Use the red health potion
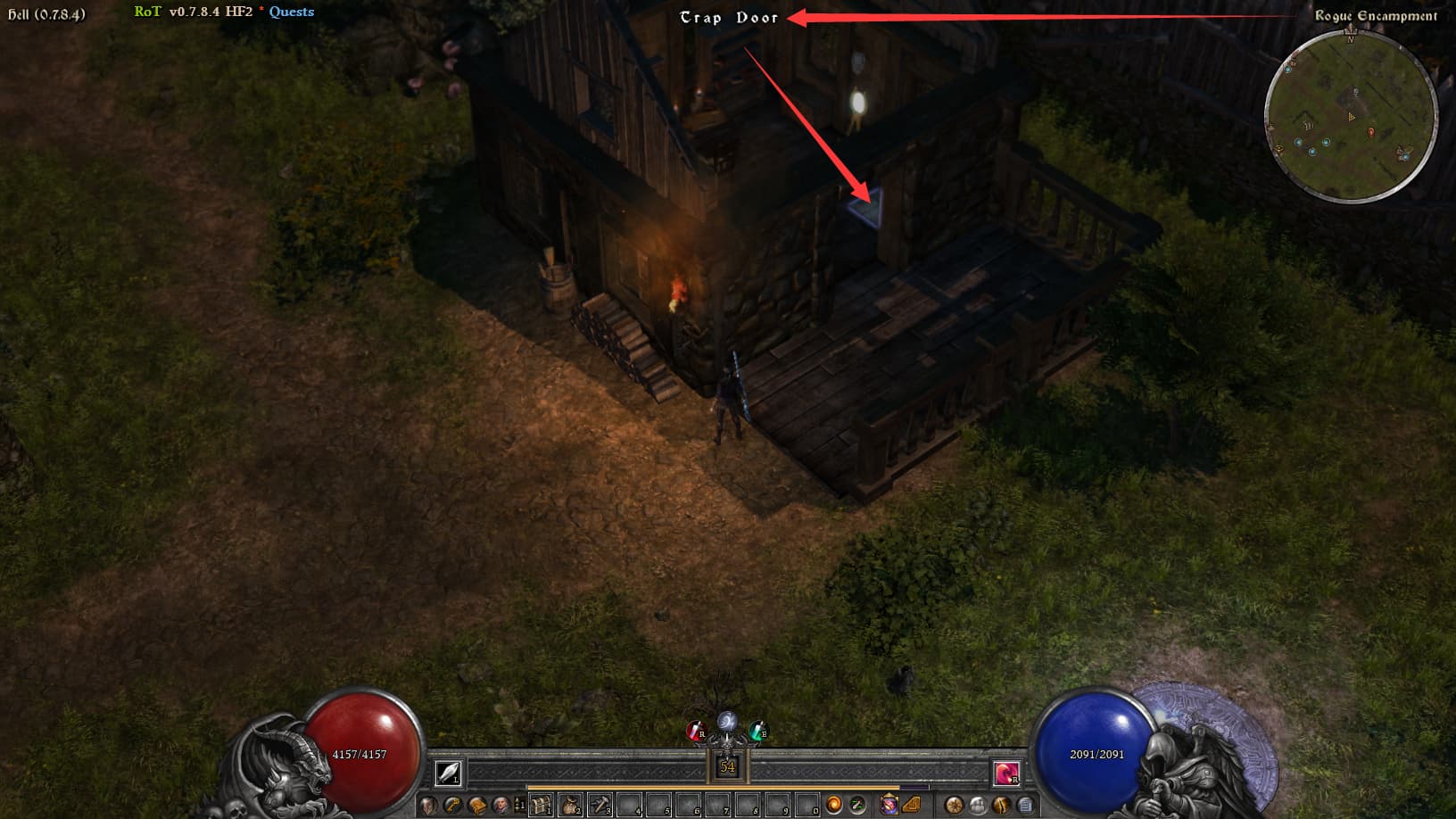Viewport: 1456px width, 819px height. [696, 732]
